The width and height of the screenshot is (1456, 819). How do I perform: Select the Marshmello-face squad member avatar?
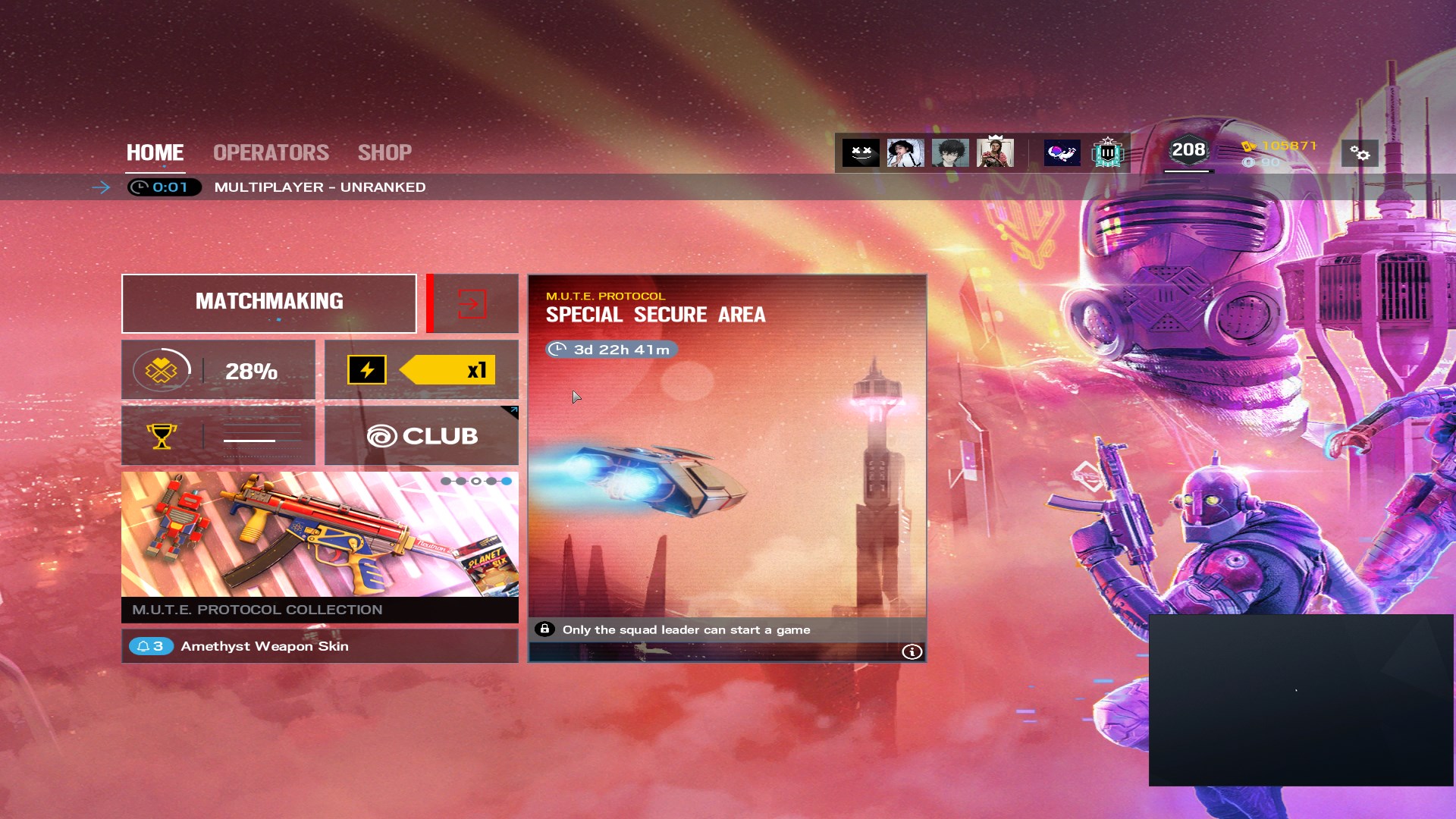point(861,153)
